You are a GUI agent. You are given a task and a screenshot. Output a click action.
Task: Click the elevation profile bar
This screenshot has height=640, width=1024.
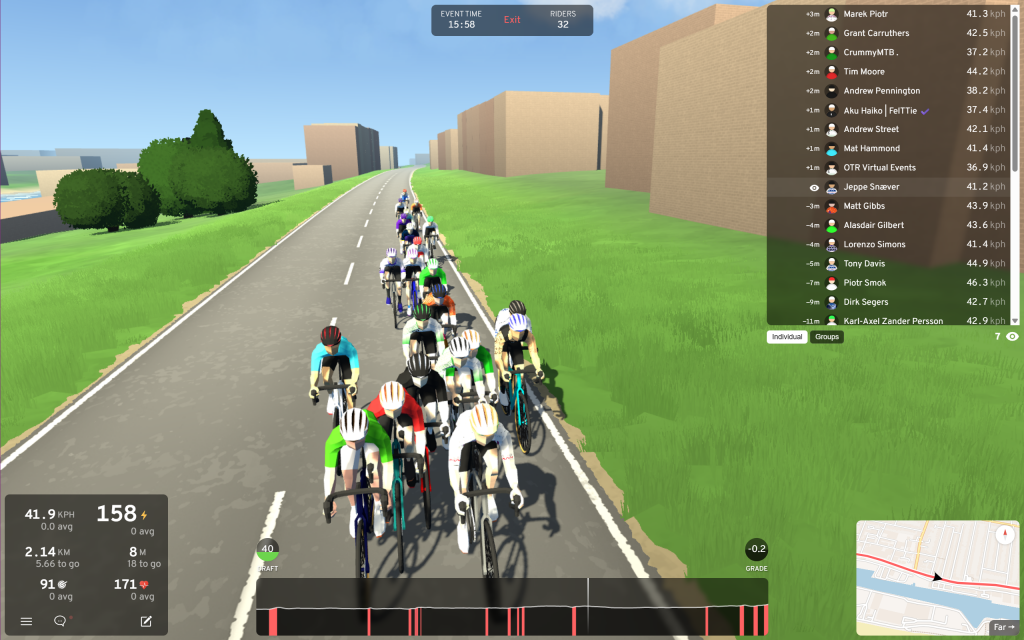tap(512, 606)
